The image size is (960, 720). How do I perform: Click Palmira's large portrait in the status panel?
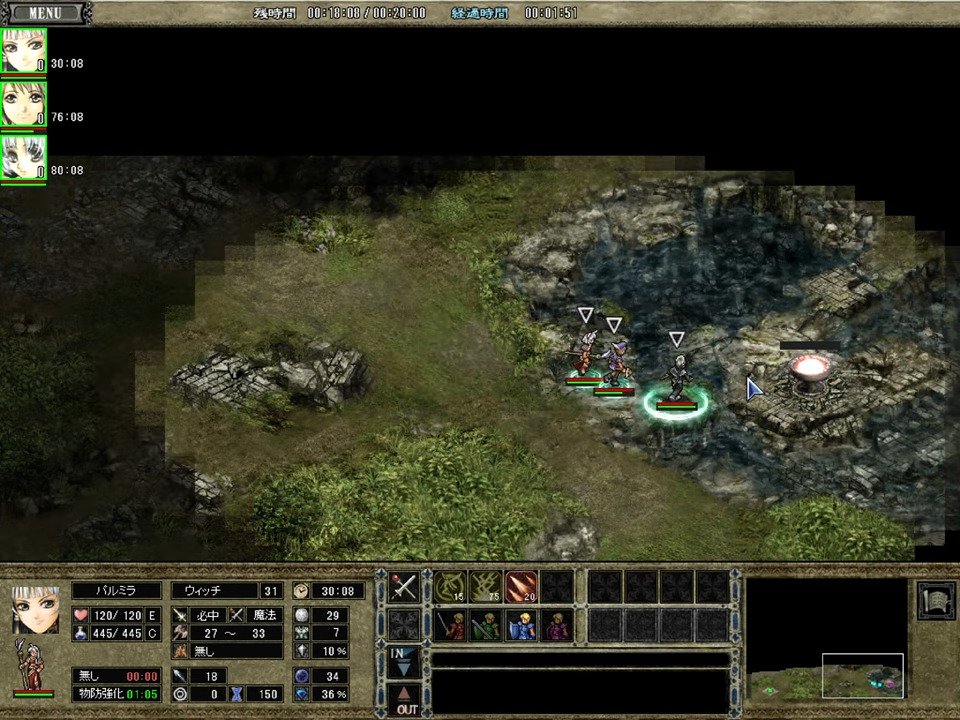tap(35, 609)
